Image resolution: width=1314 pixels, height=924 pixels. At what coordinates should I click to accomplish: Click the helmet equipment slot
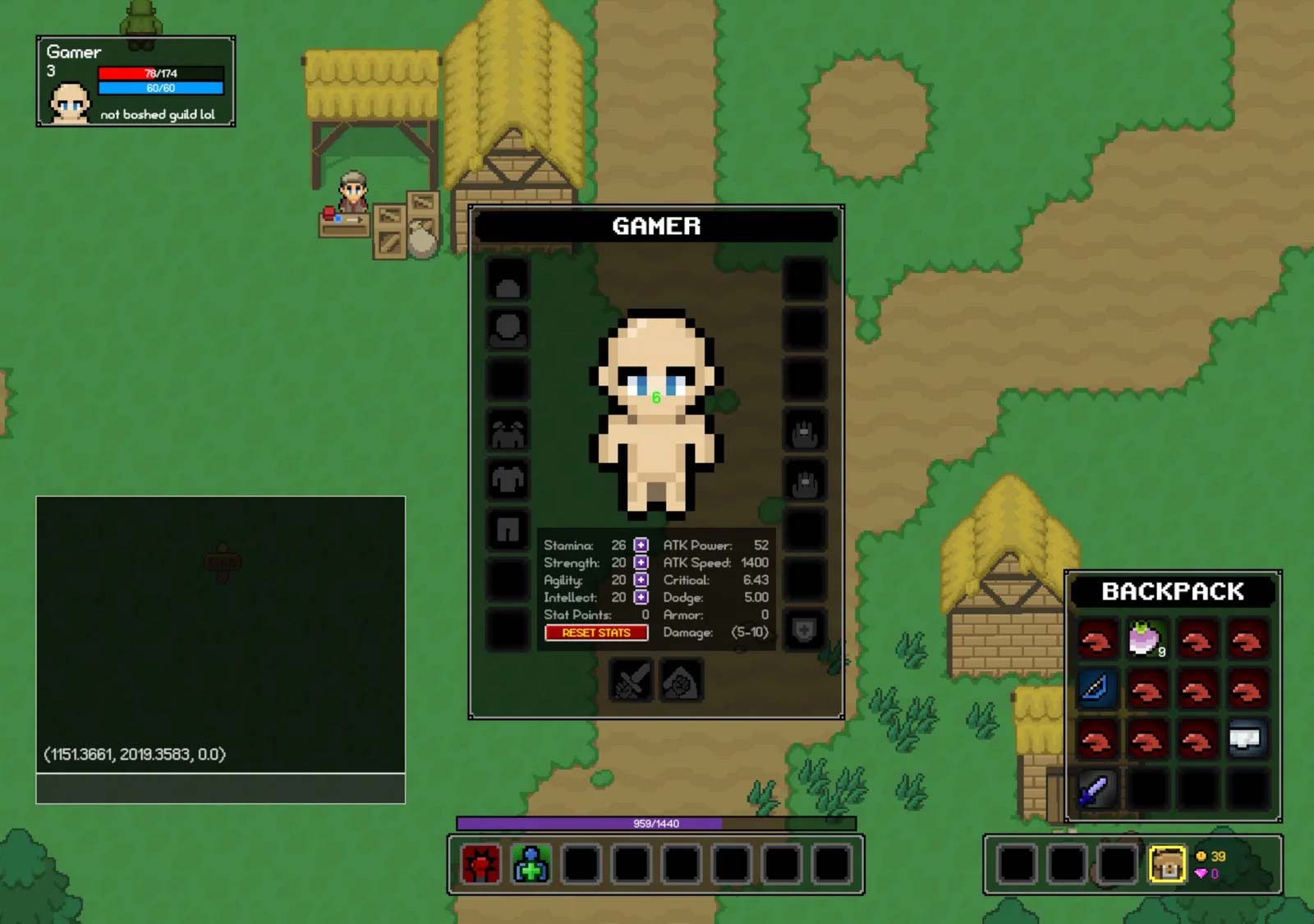coord(508,281)
